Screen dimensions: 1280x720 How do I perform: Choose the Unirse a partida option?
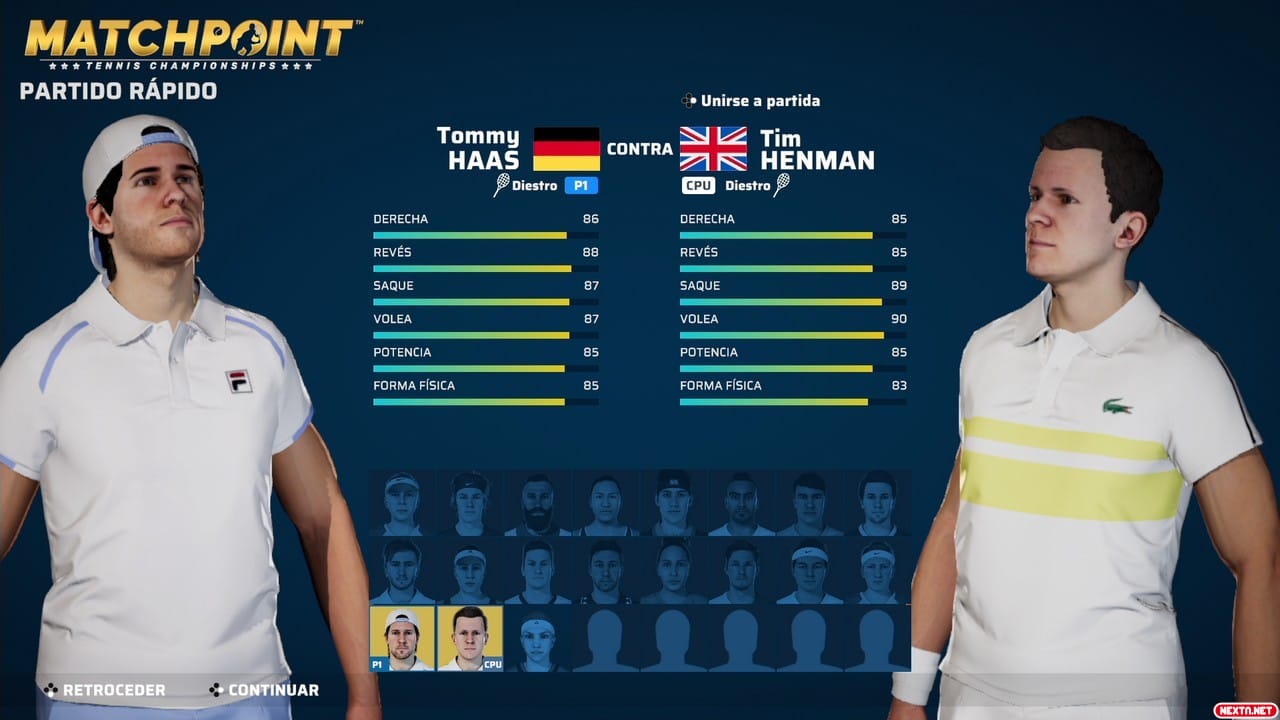coord(750,101)
